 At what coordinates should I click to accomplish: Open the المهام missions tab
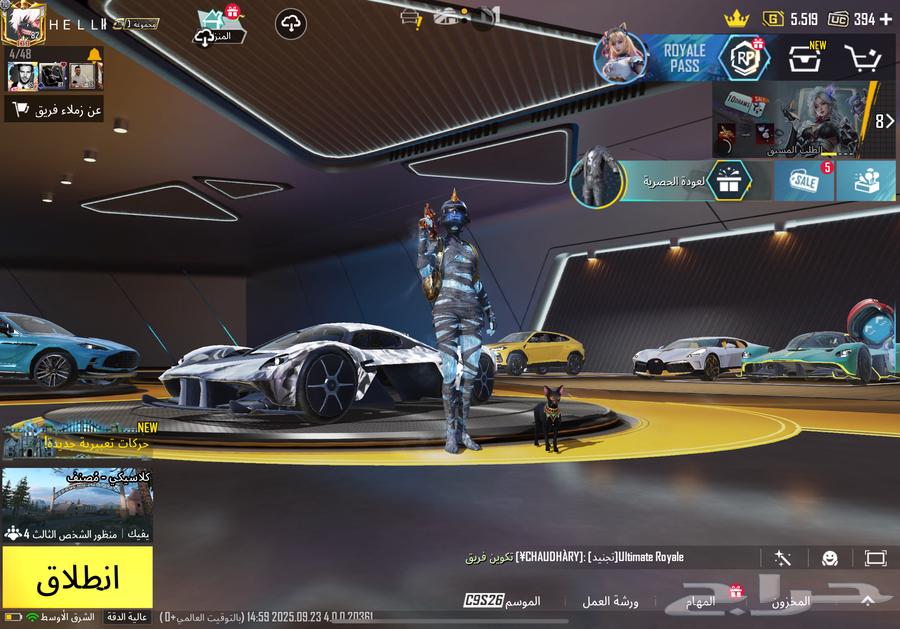(x=700, y=602)
